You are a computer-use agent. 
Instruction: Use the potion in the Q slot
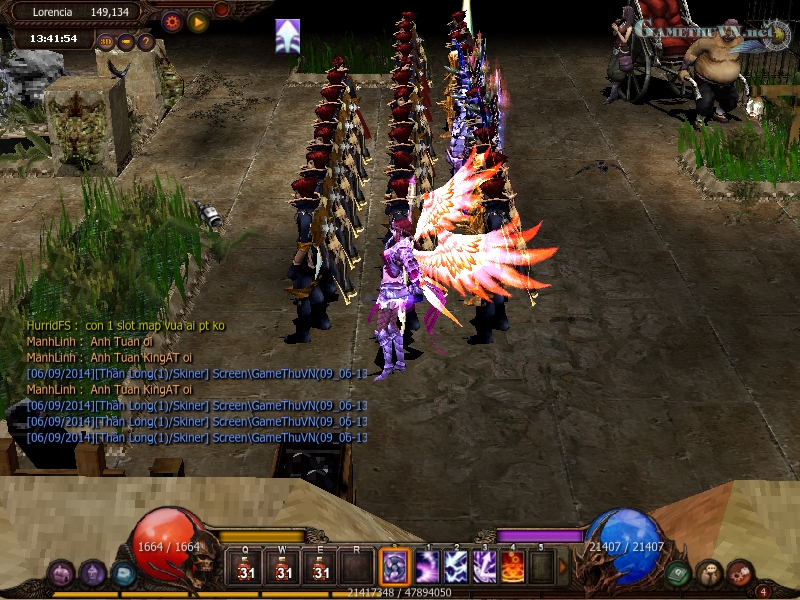[x=246, y=568]
